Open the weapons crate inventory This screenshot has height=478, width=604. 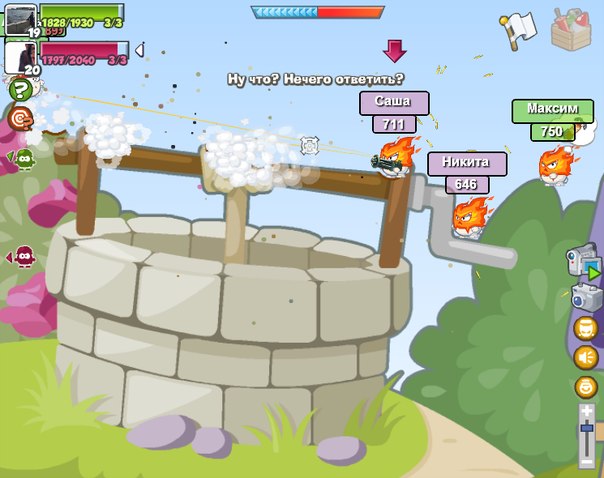572,29
